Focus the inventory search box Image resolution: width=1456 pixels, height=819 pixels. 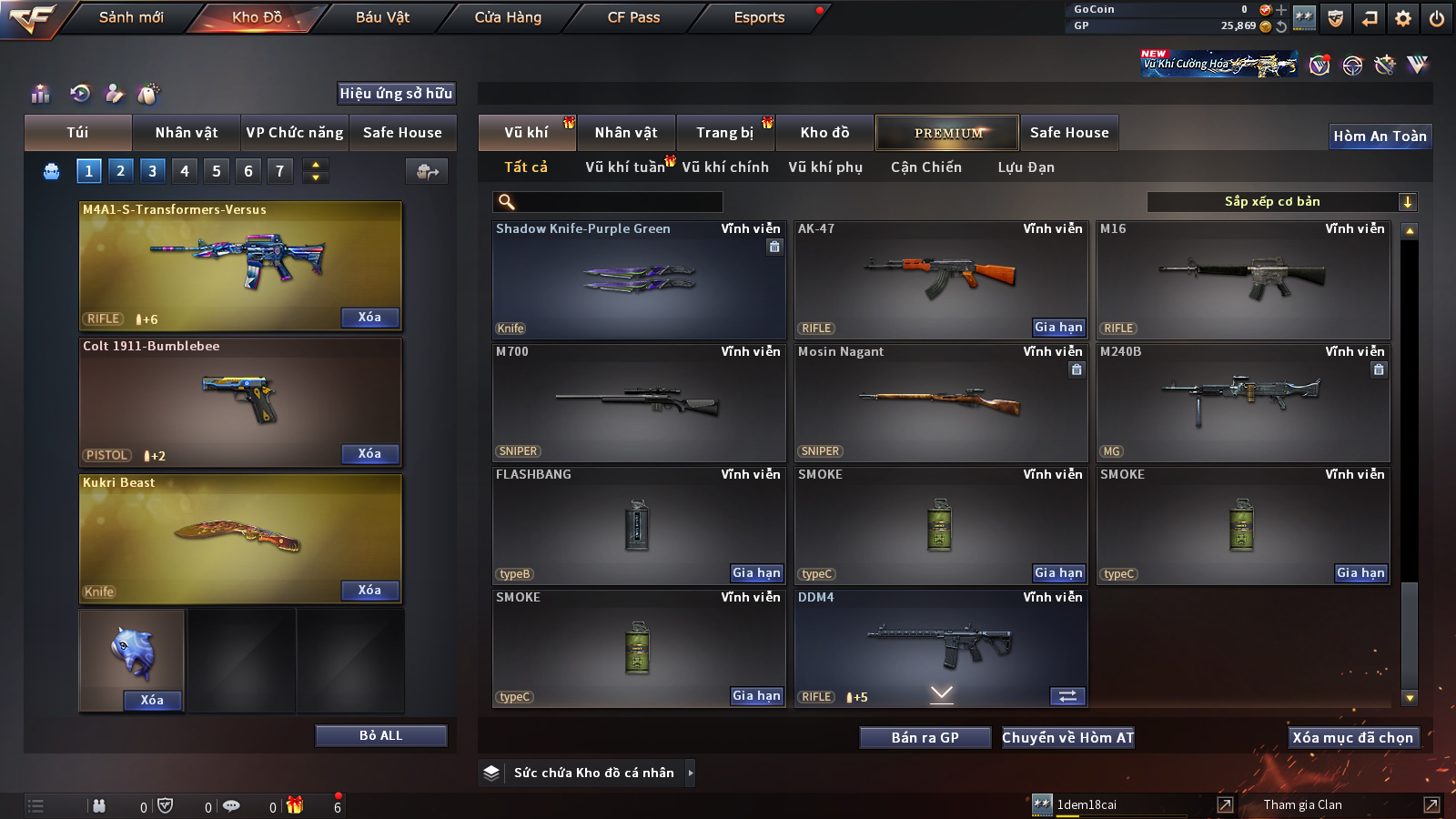(x=608, y=202)
